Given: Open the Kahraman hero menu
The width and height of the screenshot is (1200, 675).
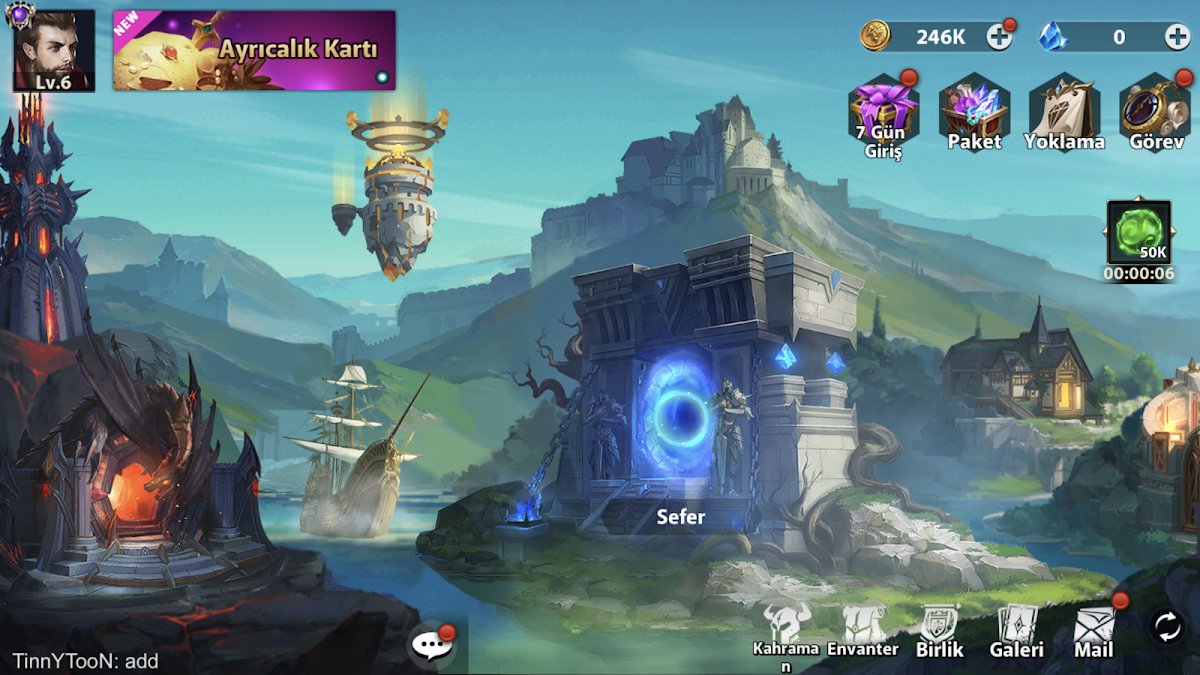Looking at the screenshot, I should (785, 628).
